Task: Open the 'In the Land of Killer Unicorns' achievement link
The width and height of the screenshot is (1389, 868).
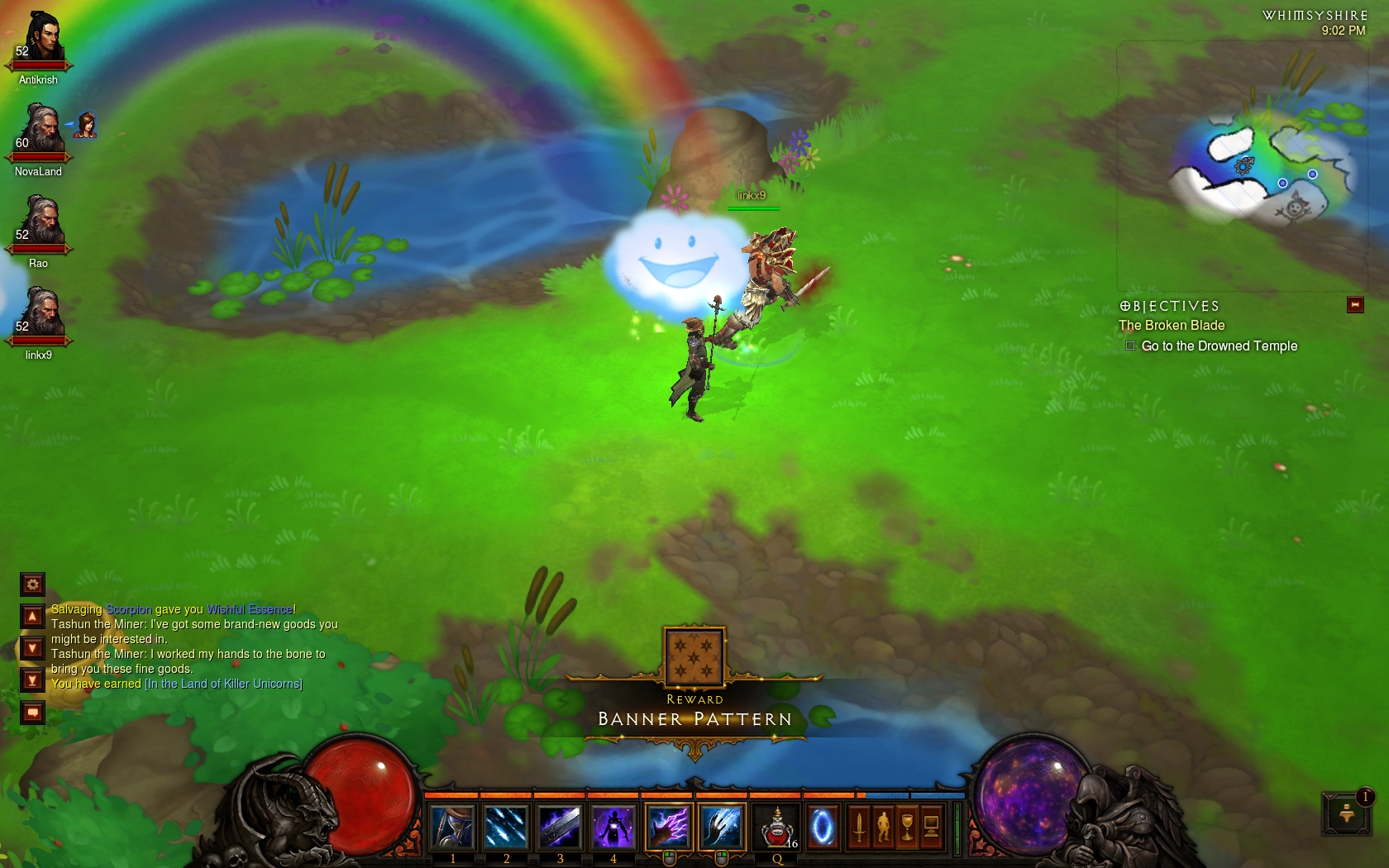Action: 223,684
